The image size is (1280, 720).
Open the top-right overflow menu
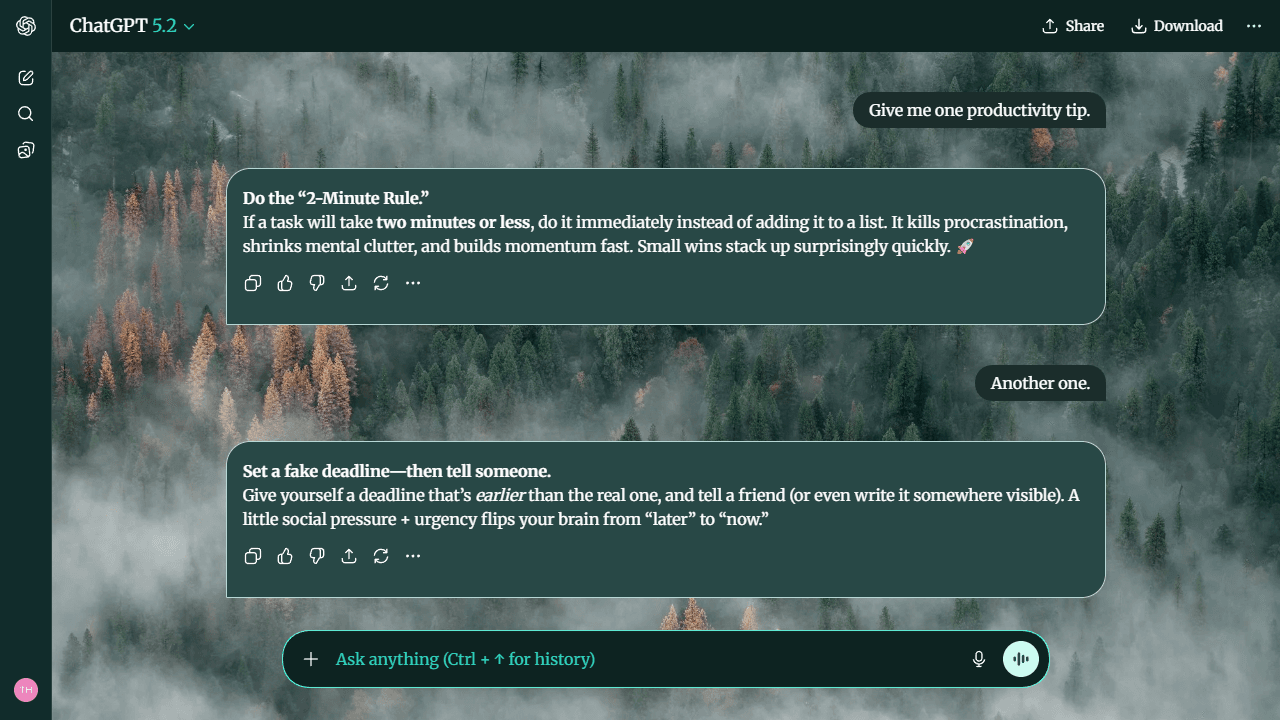point(1254,26)
